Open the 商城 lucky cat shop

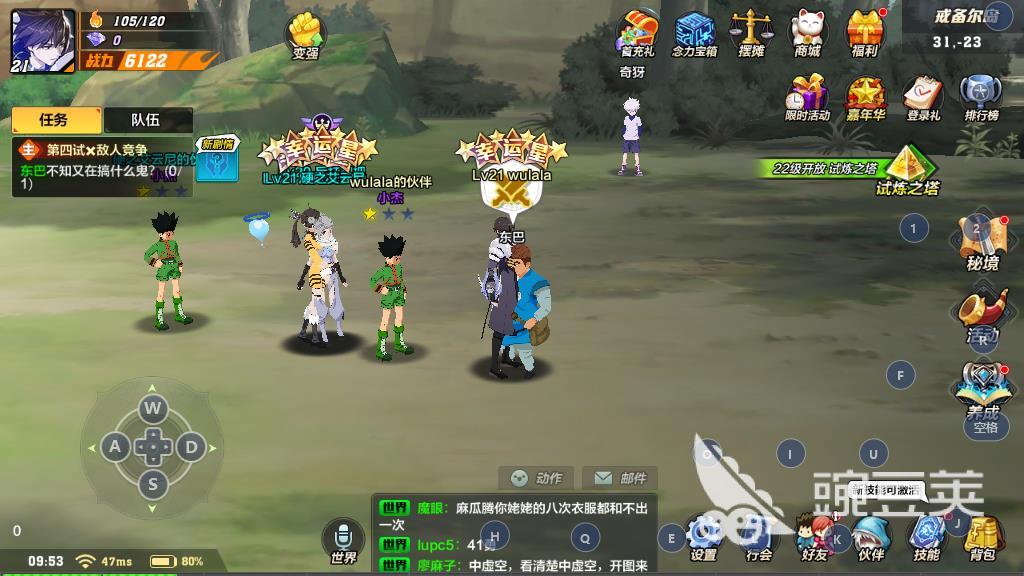807,30
